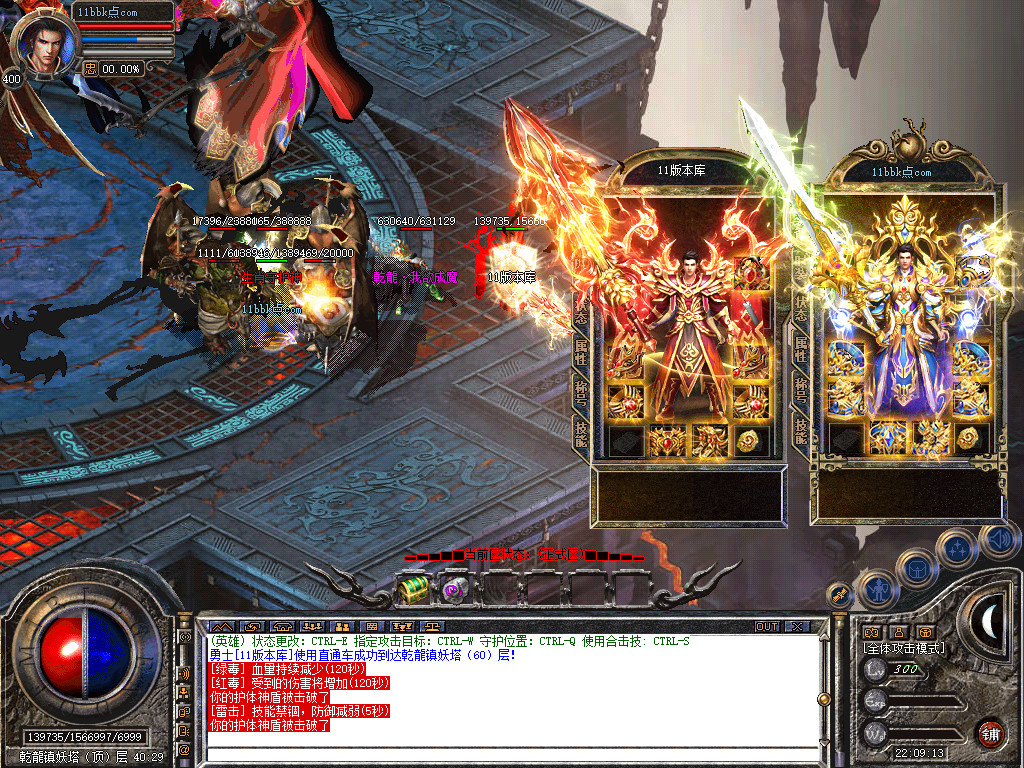Switch to the 属性 tab on the gold character panel

(801, 350)
